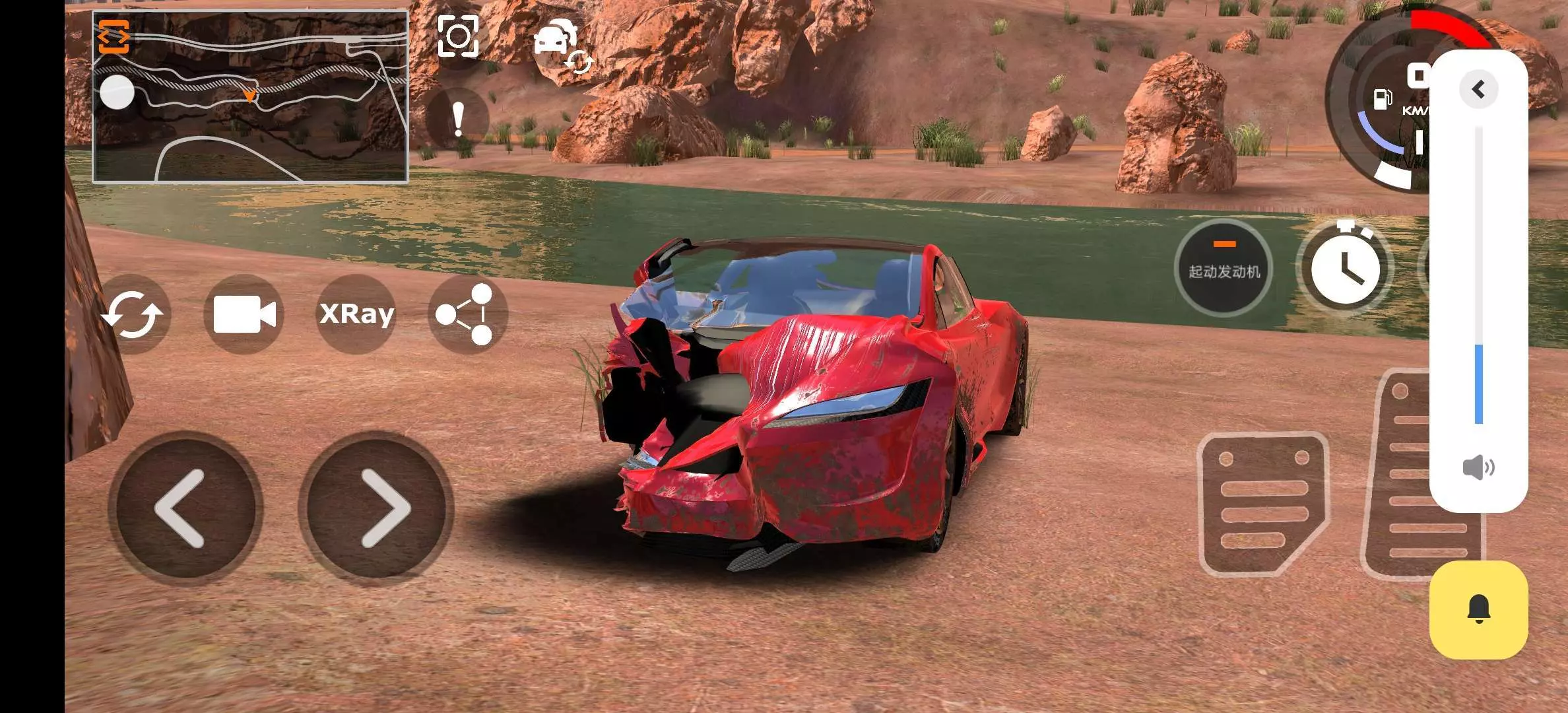Click the screenshot focus frame icon
This screenshot has width=1568, height=713.
coord(458,36)
